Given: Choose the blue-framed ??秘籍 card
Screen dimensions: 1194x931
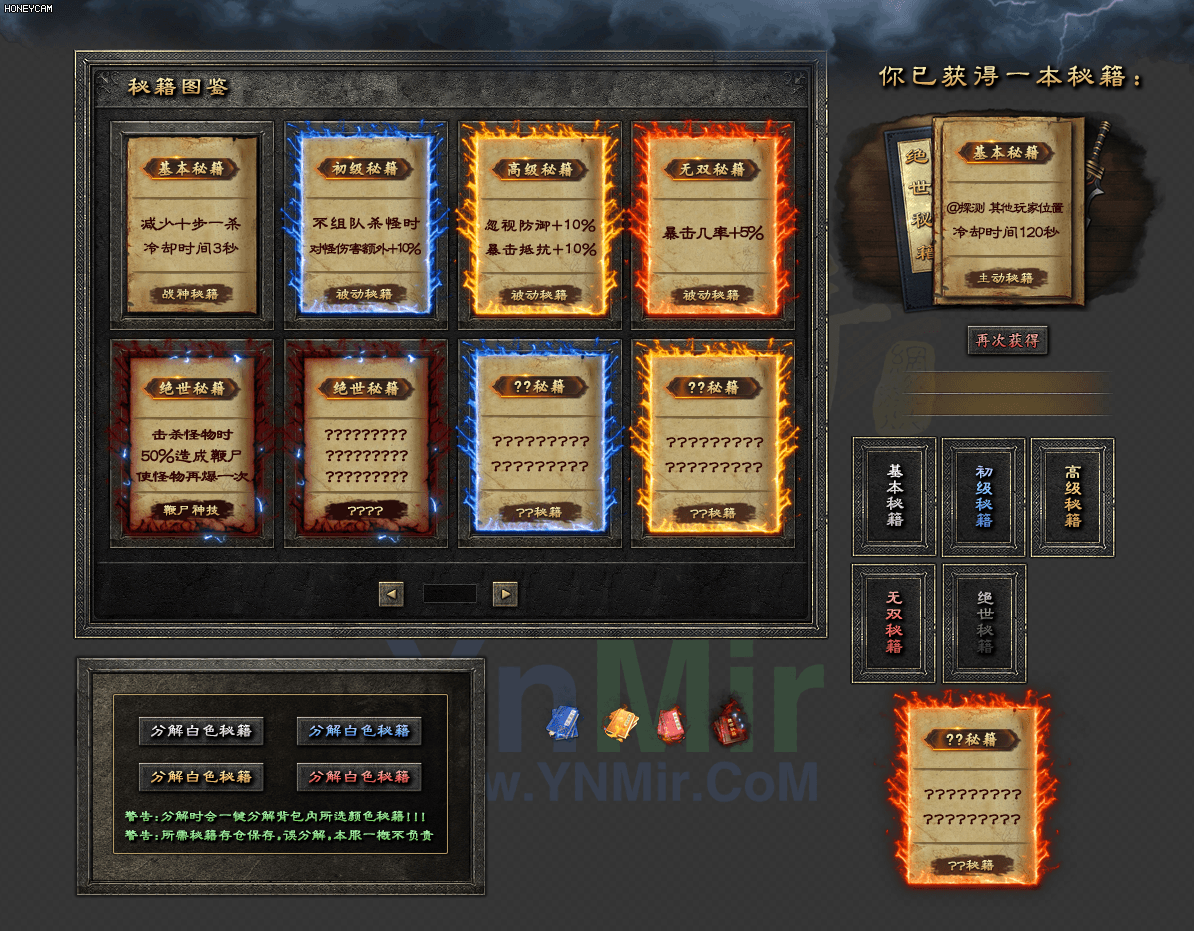Looking at the screenshot, I should click(539, 444).
